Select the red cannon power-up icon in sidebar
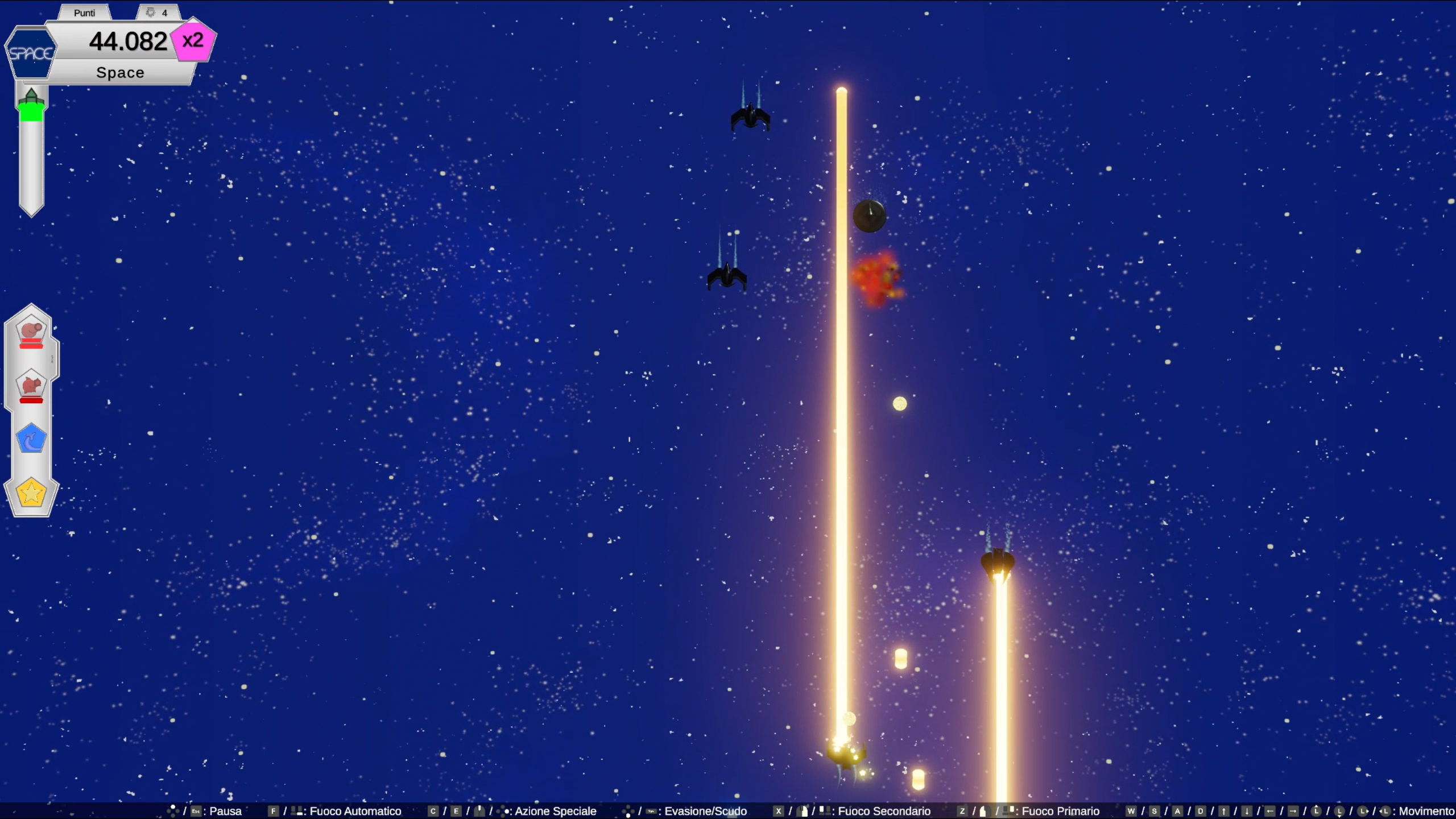 click(x=31, y=333)
